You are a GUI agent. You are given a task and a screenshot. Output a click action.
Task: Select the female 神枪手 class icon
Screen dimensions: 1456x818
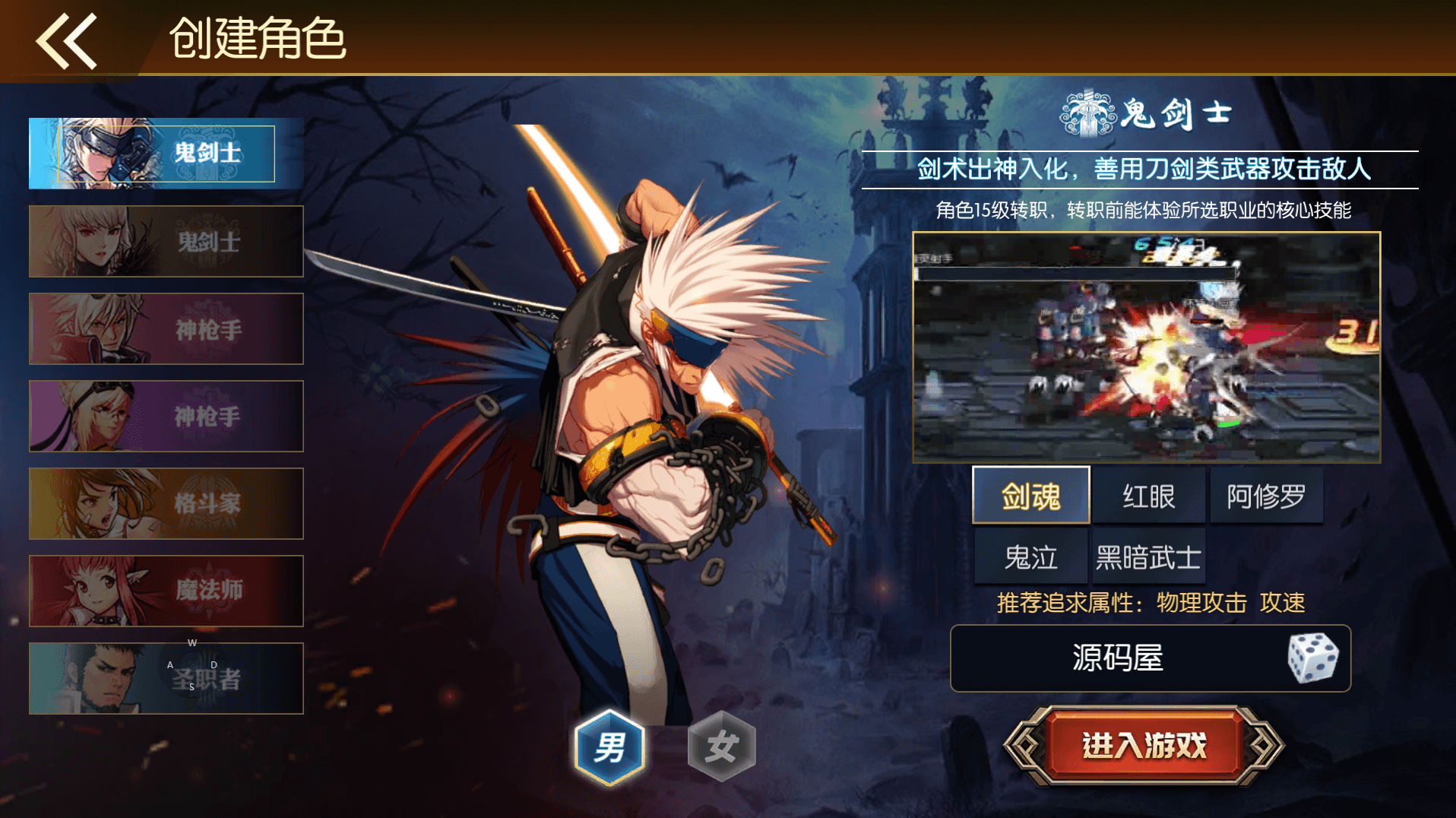click(165, 416)
